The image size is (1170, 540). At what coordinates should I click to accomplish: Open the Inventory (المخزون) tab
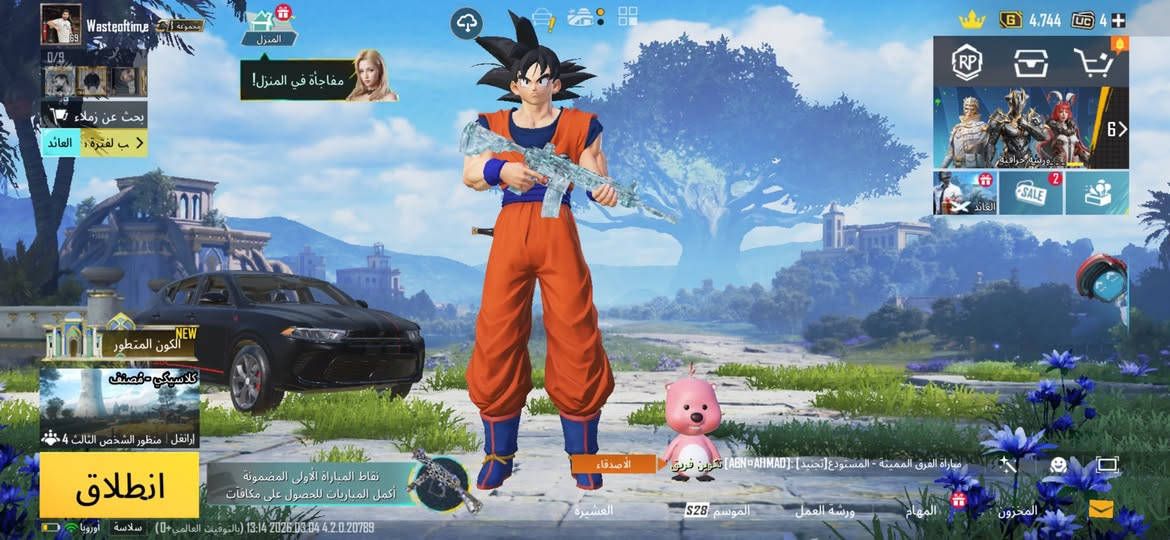point(1017,511)
